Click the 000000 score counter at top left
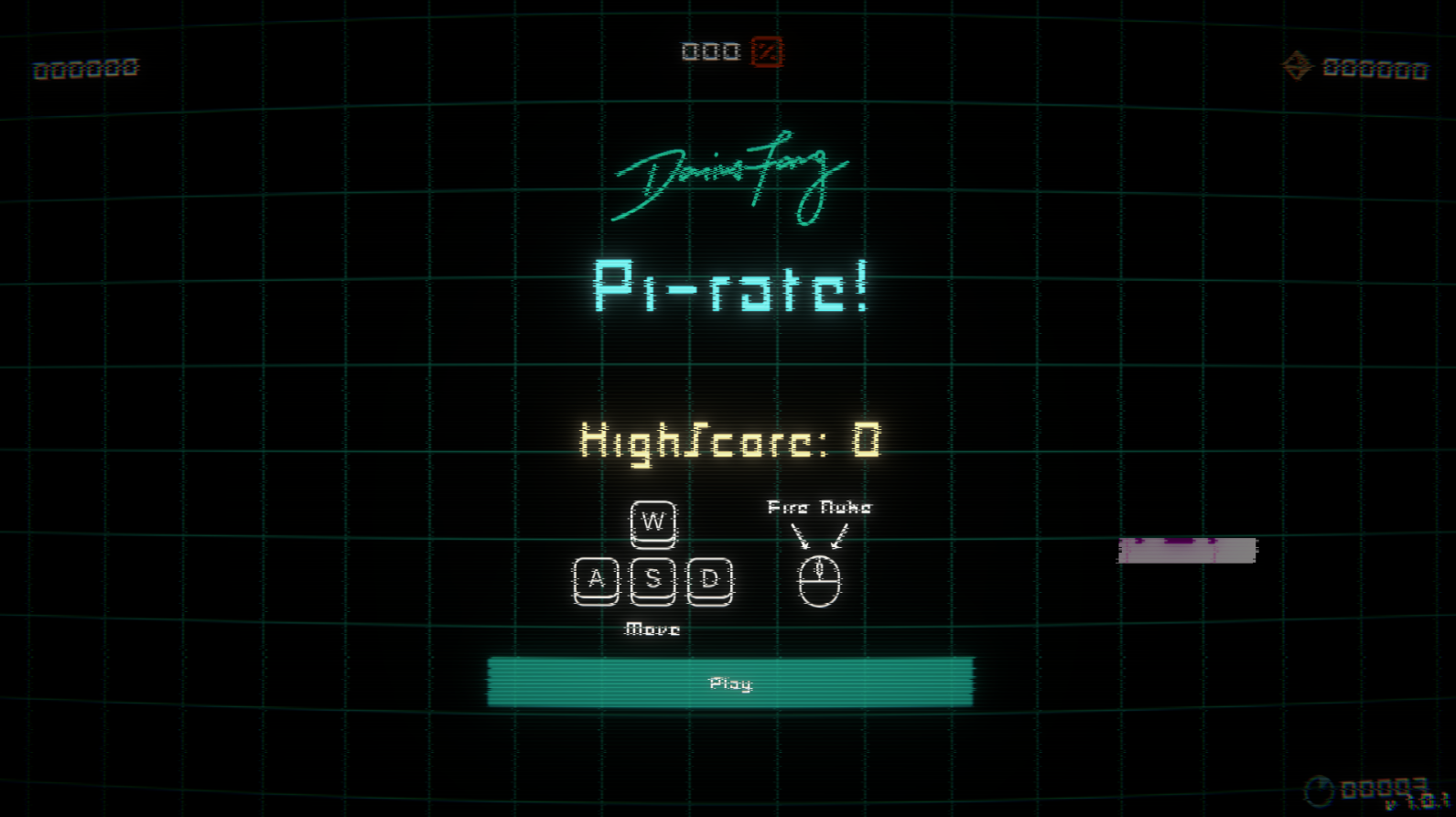This screenshot has width=1456, height=817. (86, 67)
